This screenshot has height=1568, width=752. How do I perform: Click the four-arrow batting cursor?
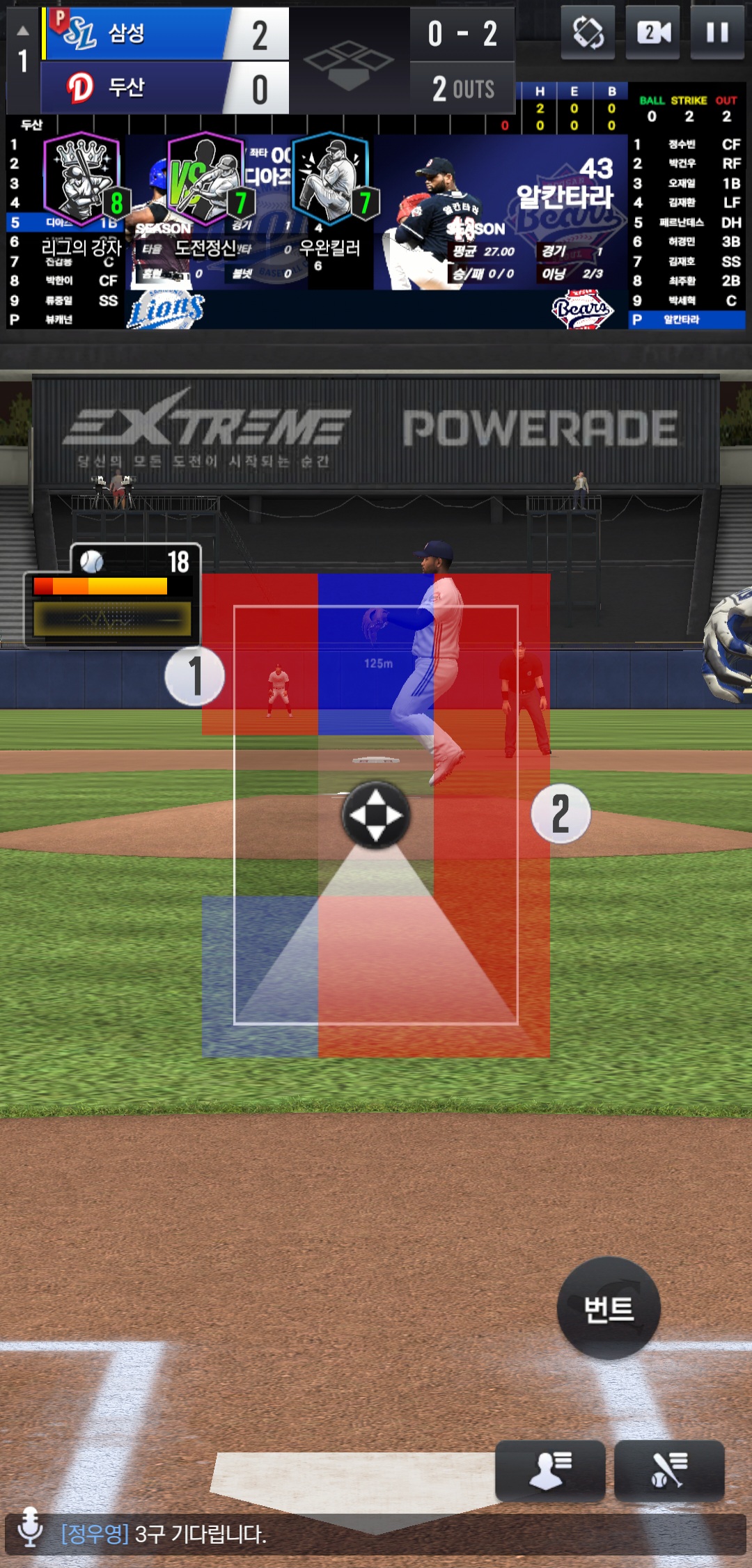point(375,815)
